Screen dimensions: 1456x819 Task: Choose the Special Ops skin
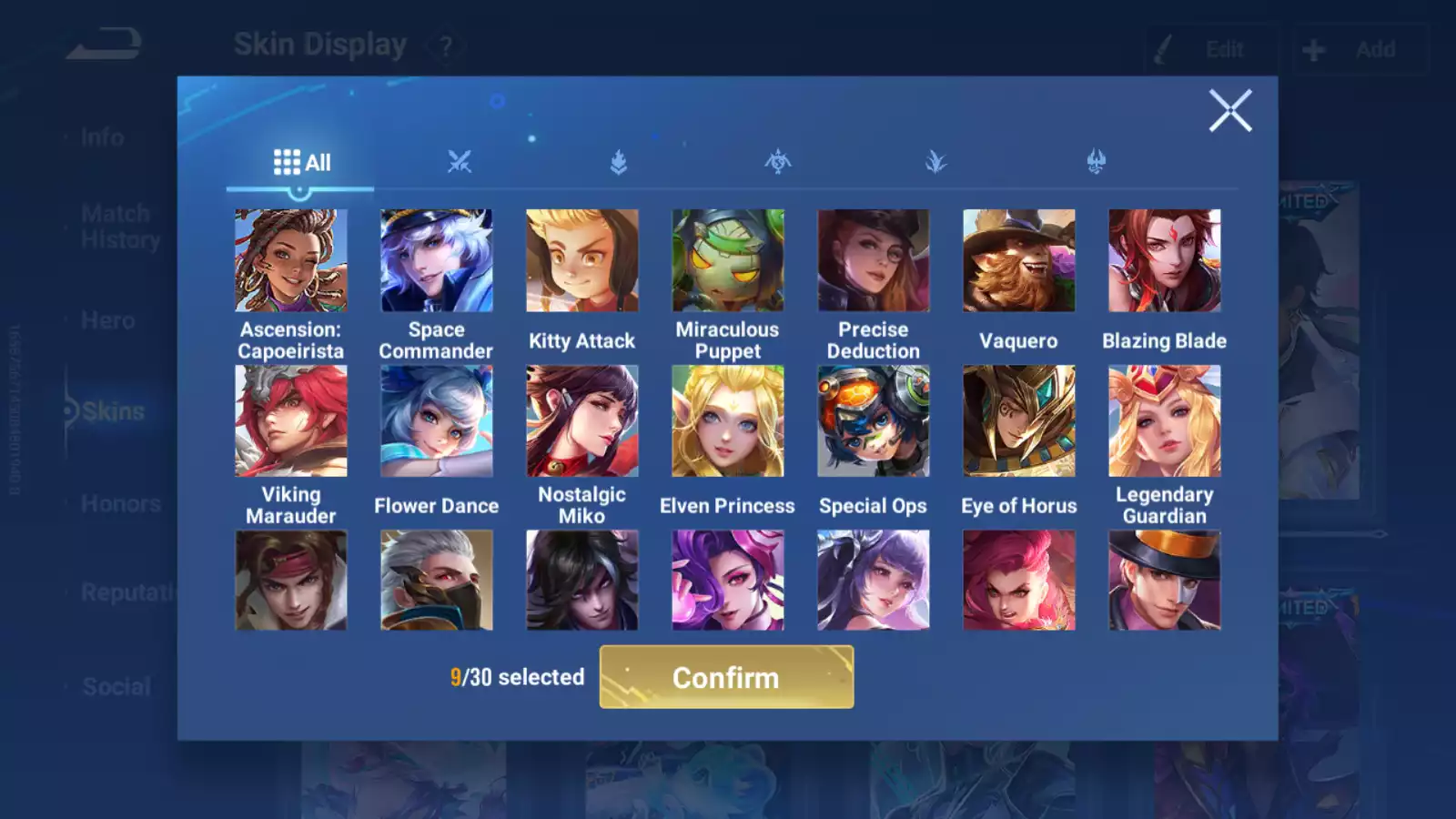874,421
